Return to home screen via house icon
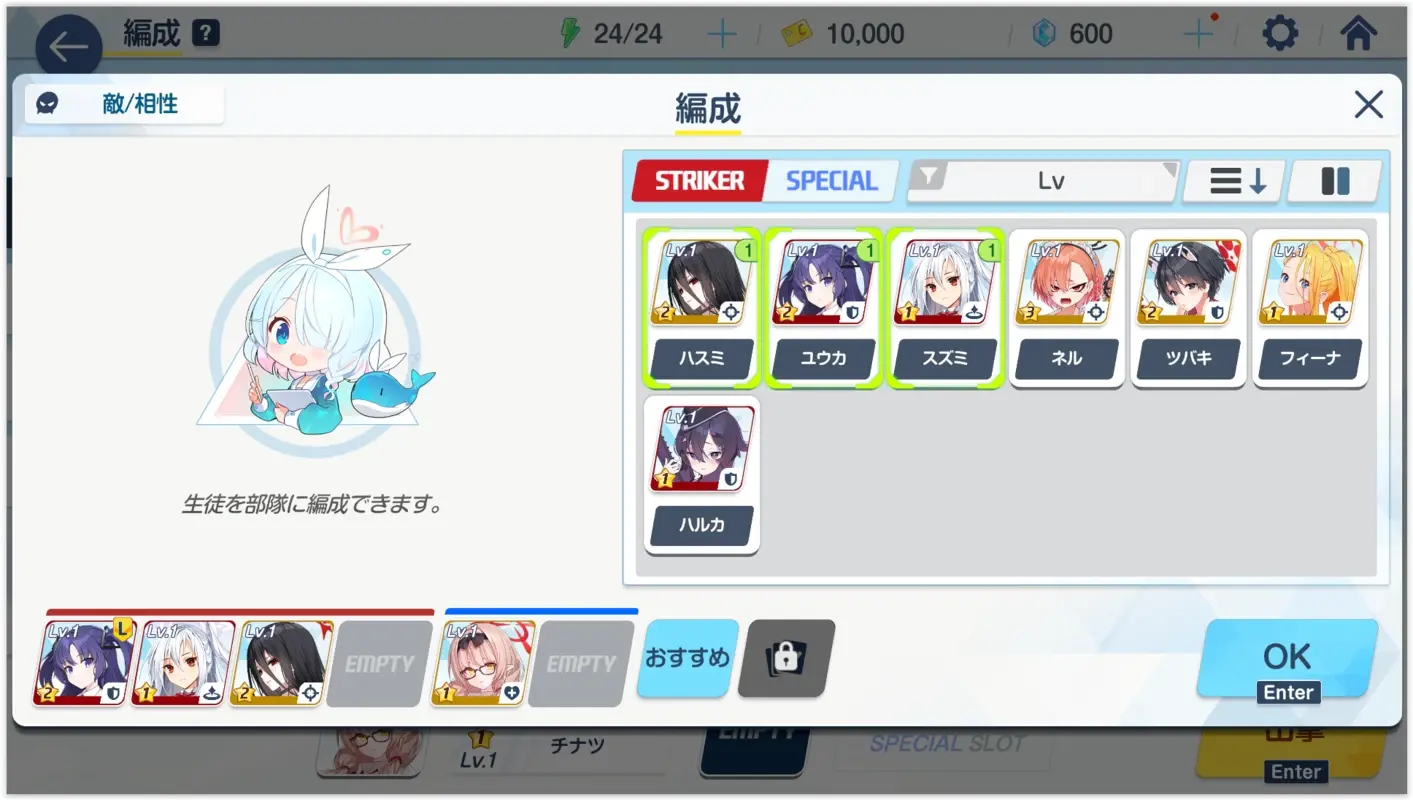The width and height of the screenshot is (1413, 800). click(x=1360, y=32)
